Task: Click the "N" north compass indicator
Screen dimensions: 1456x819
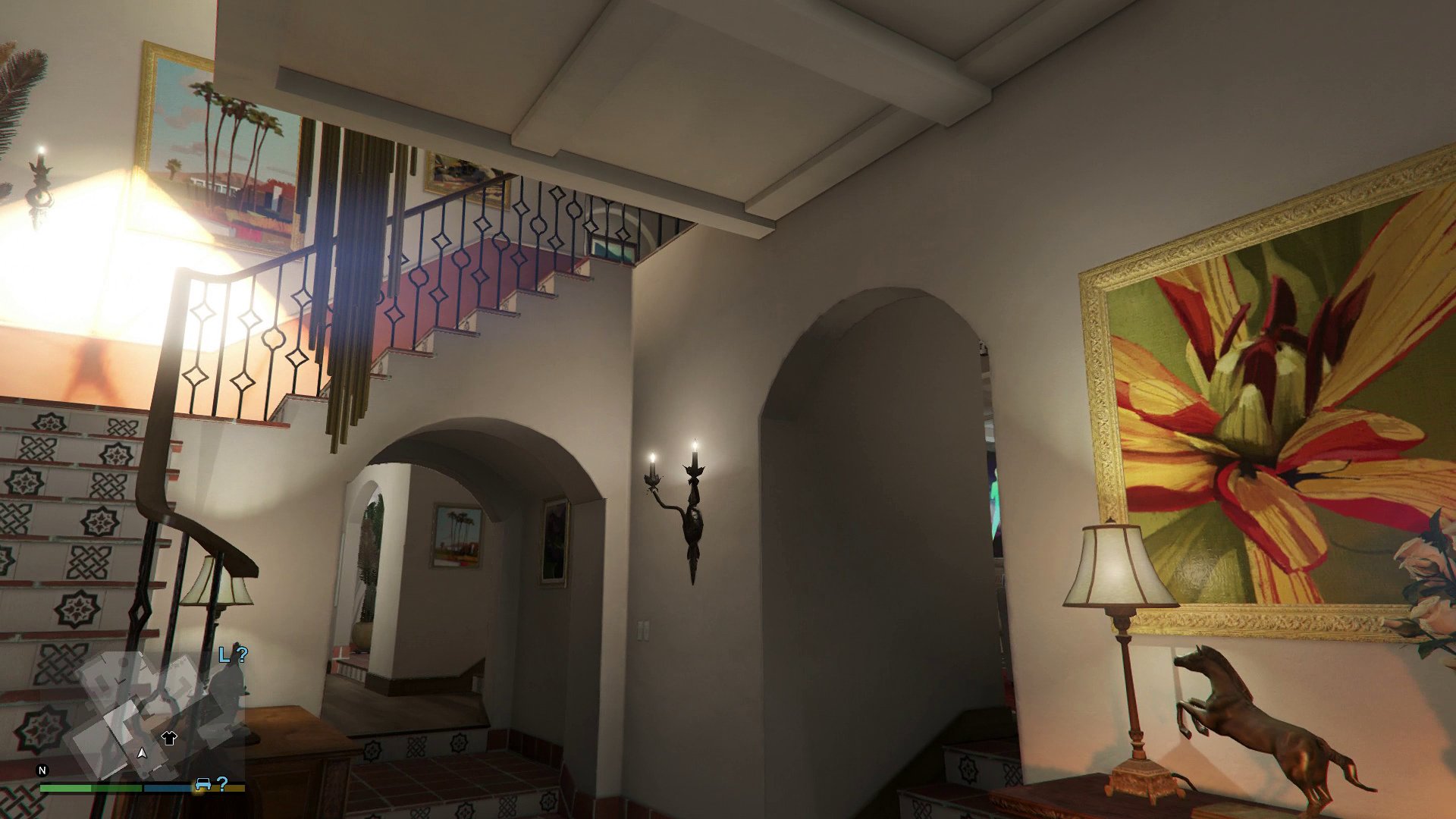Action: pos(42,770)
